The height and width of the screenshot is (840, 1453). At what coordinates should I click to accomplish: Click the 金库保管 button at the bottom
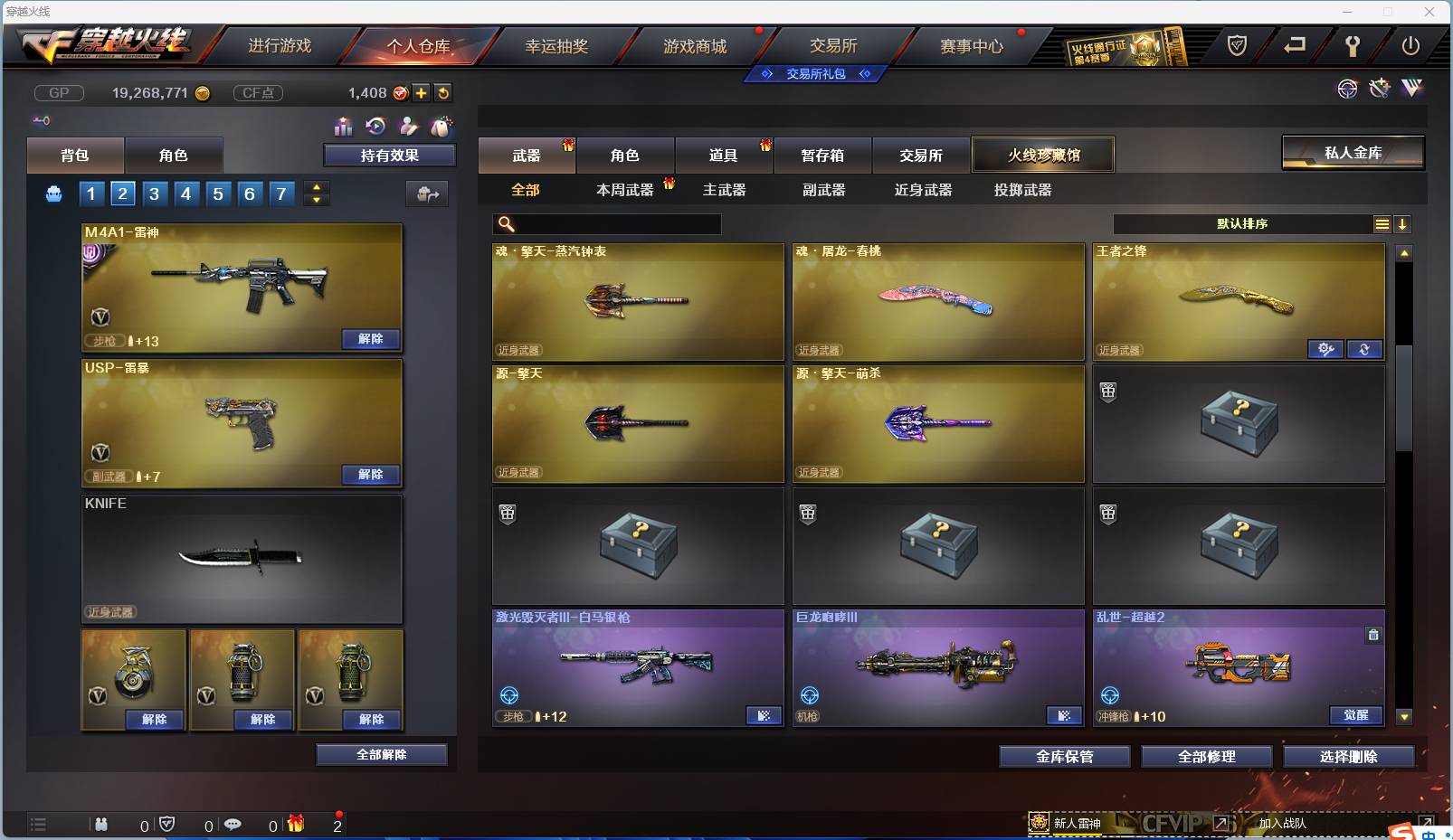(x=1065, y=757)
